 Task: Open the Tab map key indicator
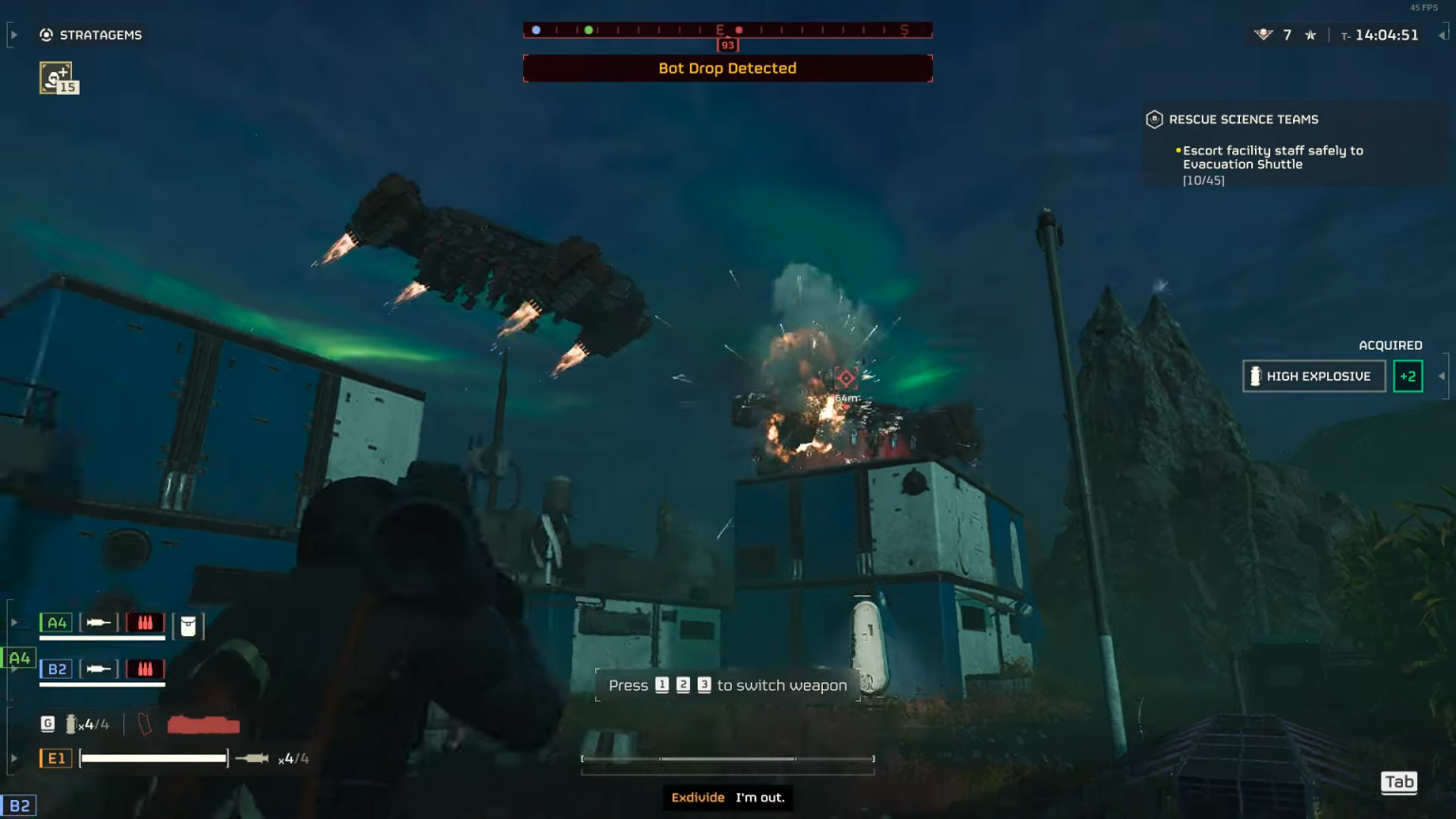pos(1398,782)
